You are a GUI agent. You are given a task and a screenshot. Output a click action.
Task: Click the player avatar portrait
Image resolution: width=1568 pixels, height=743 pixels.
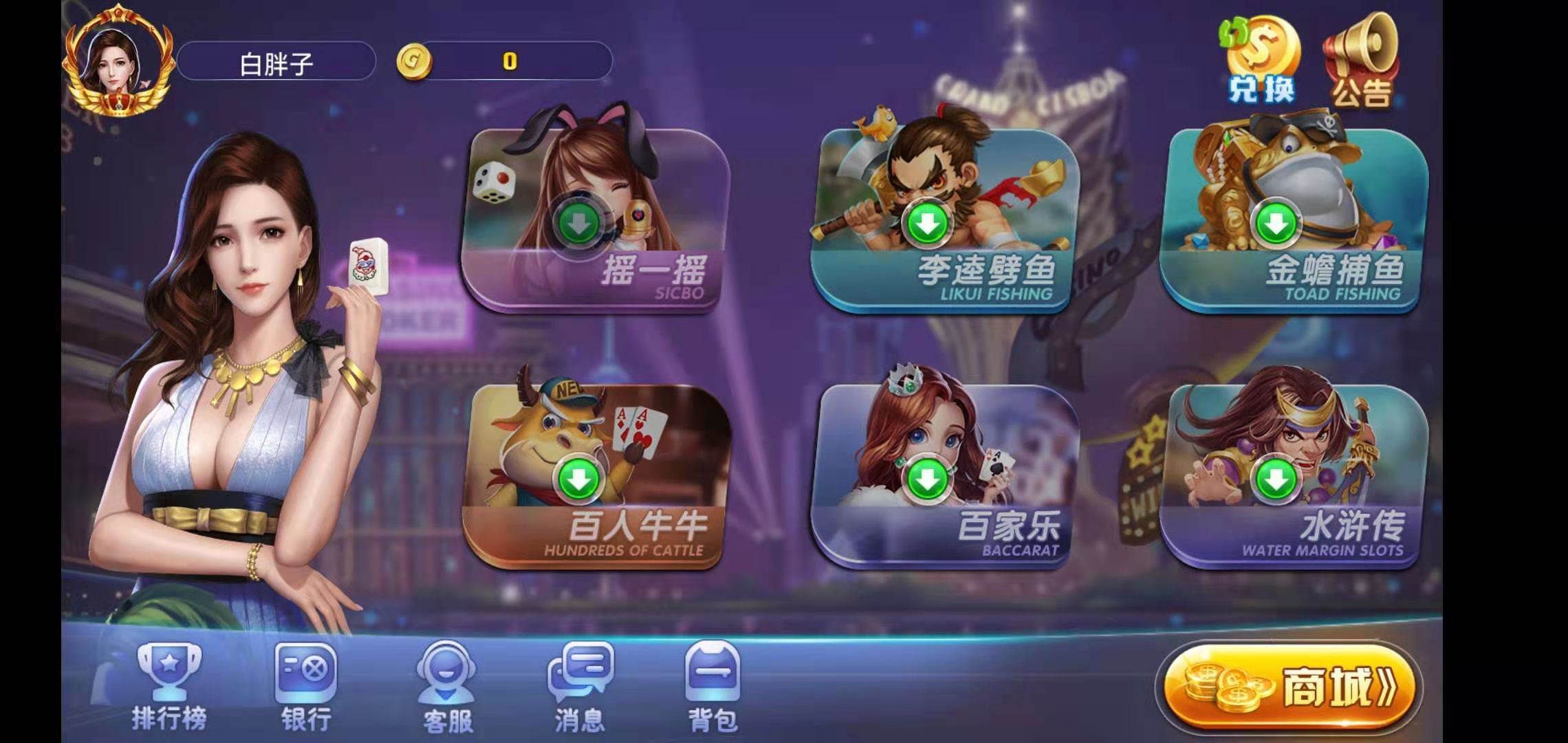click(x=117, y=62)
